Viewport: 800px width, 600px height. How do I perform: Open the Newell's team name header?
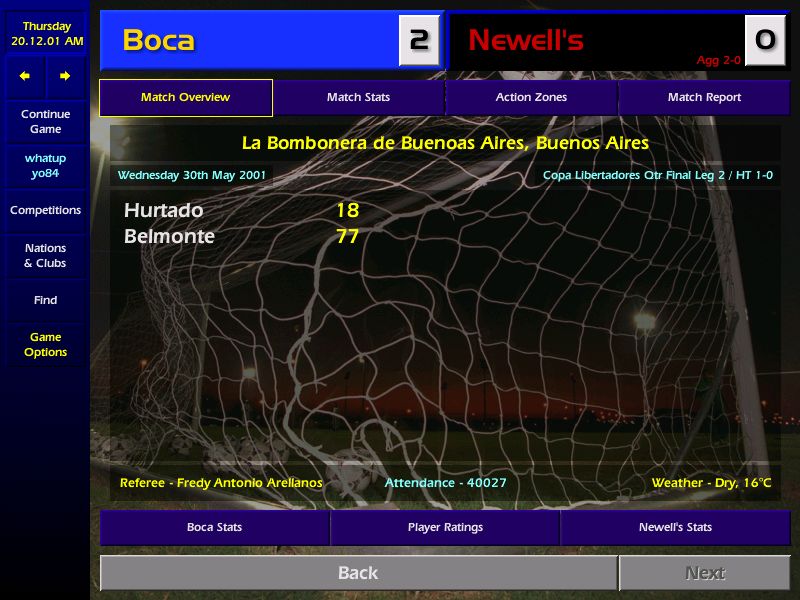click(526, 40)
